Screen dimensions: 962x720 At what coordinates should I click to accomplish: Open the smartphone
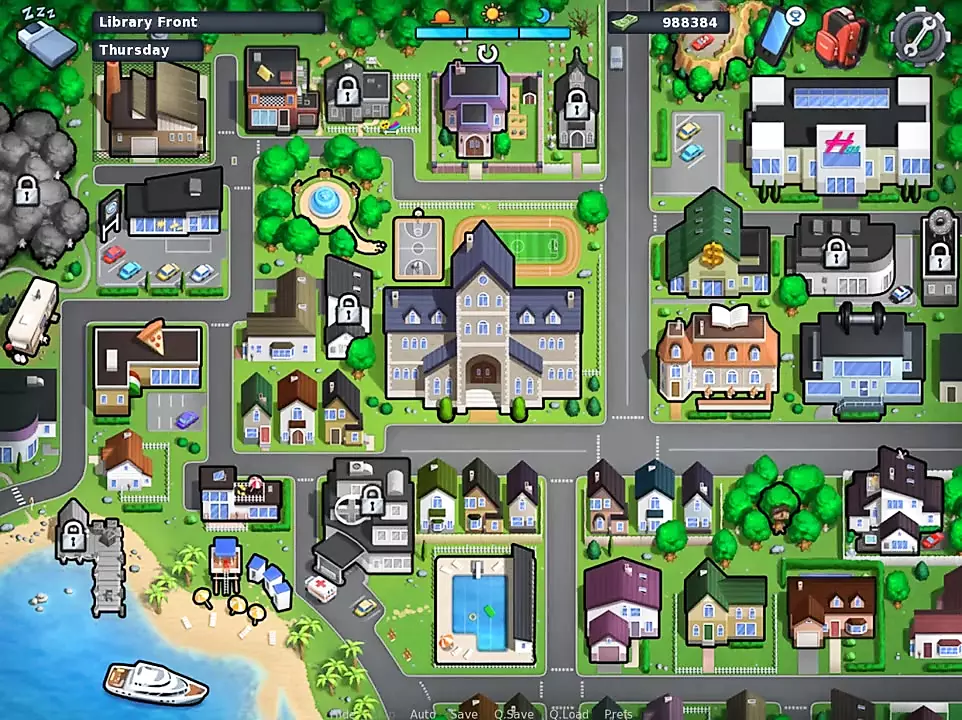(776, 34)
